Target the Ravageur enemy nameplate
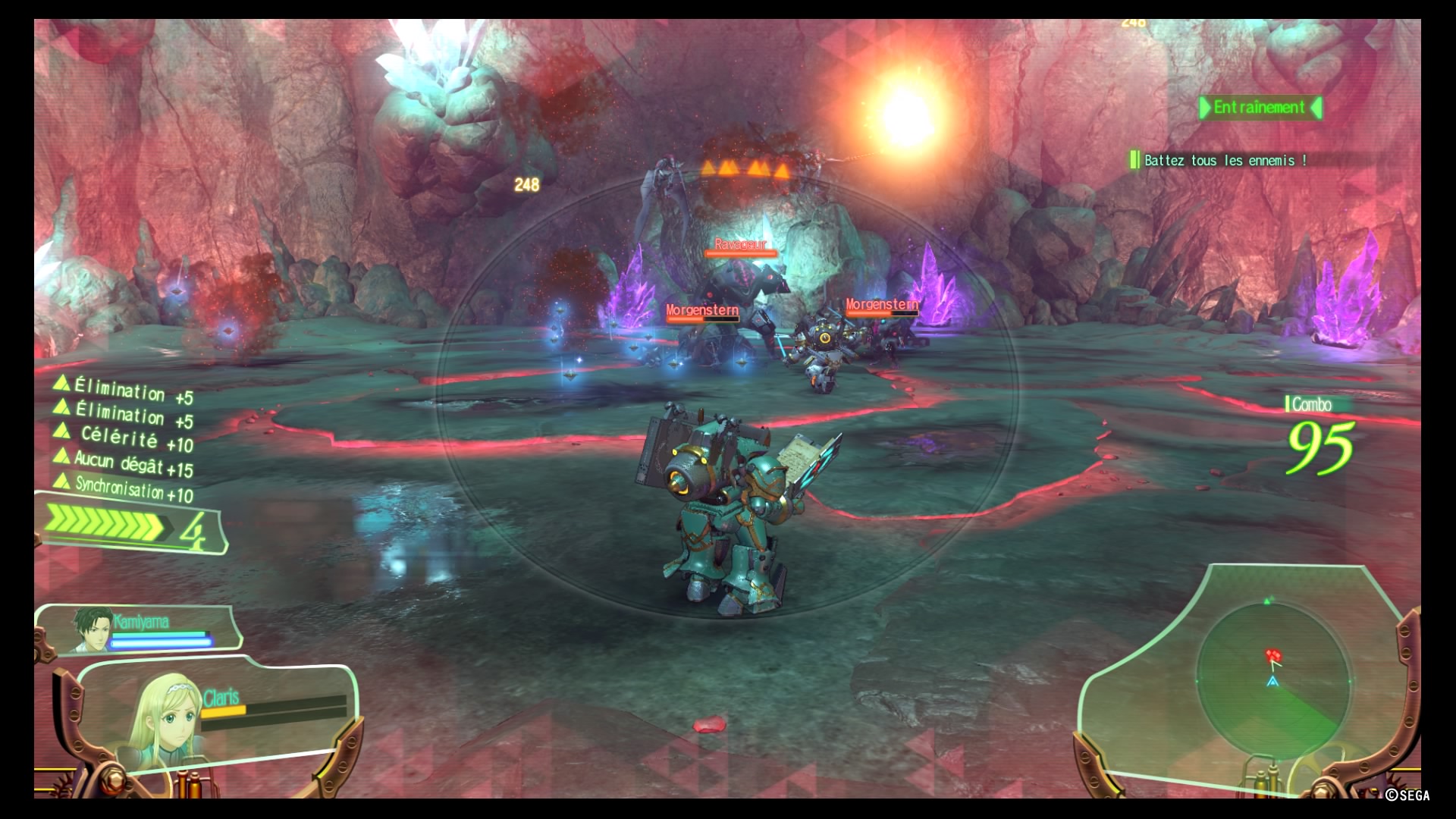This screenshot has width=1456, height=819. click(x=740, y=244)
